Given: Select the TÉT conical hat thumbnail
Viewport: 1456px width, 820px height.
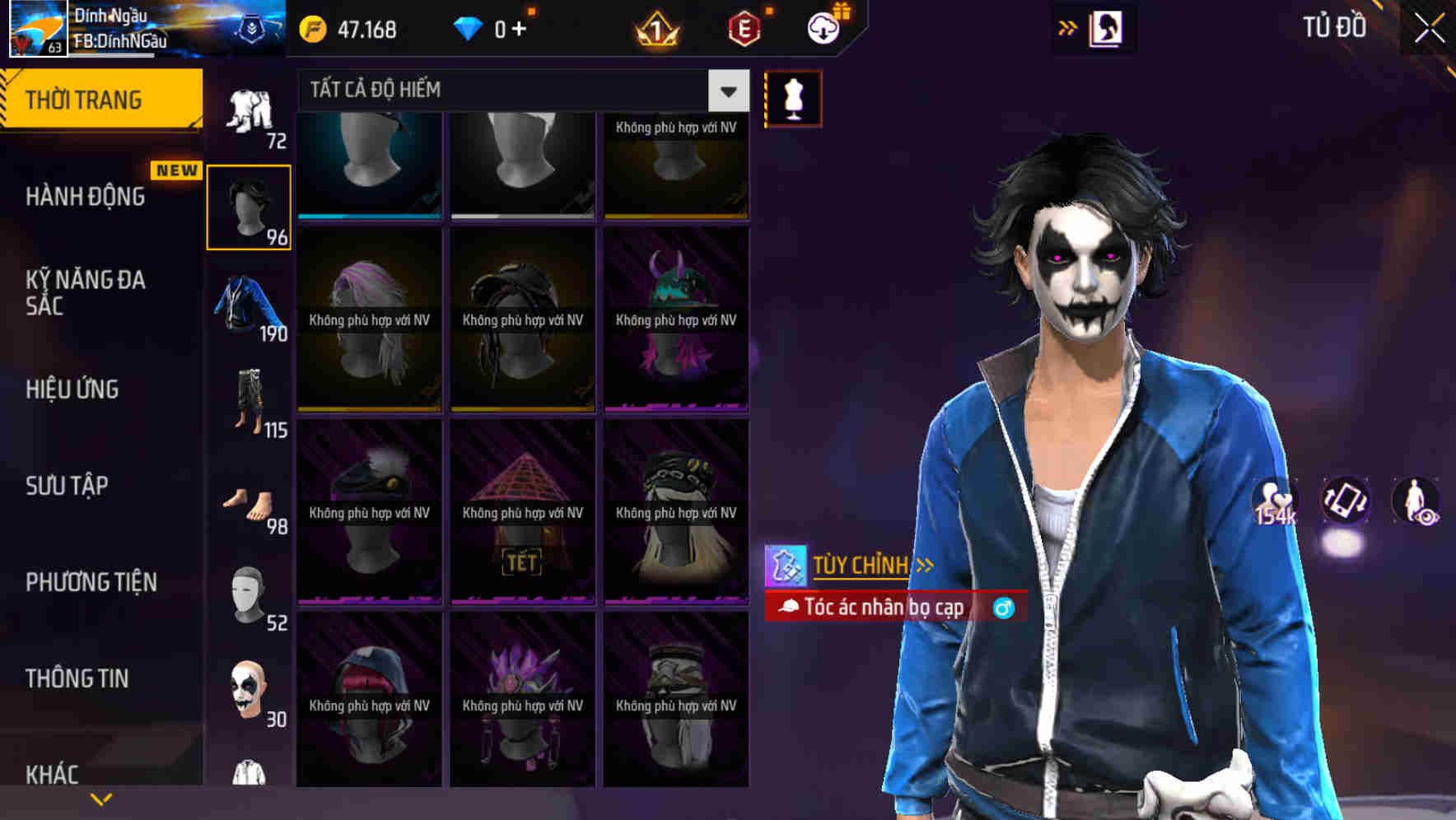Looking at the screenshot, I should click(521, 509).
